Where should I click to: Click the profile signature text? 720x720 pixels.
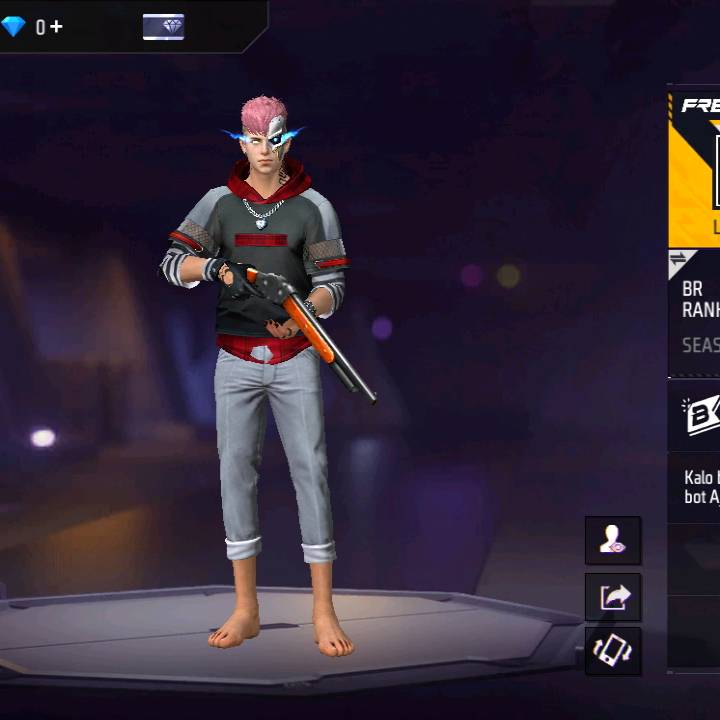[700, 487]
